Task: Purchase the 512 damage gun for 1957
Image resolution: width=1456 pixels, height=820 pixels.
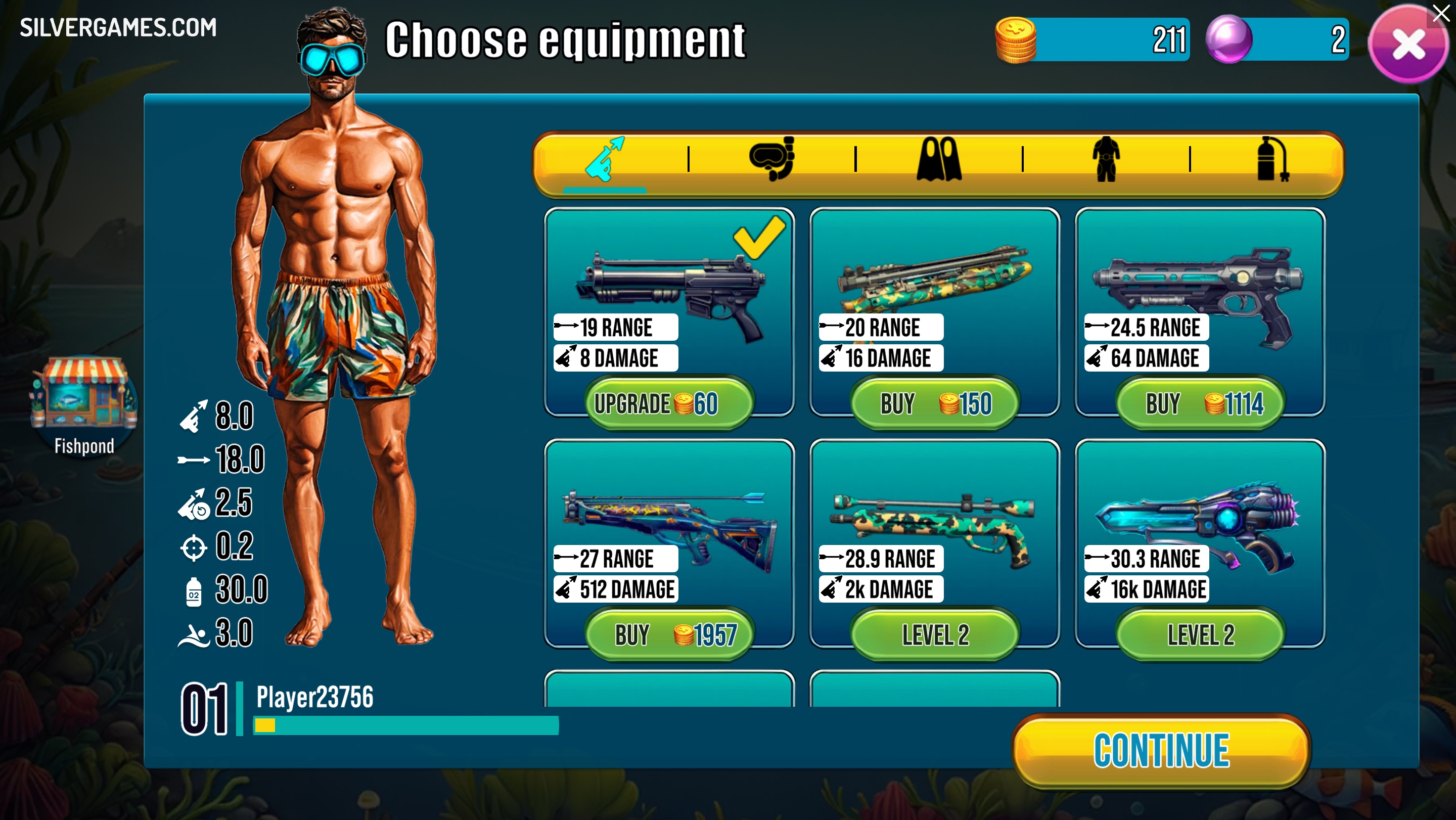Action: [669, 635]
